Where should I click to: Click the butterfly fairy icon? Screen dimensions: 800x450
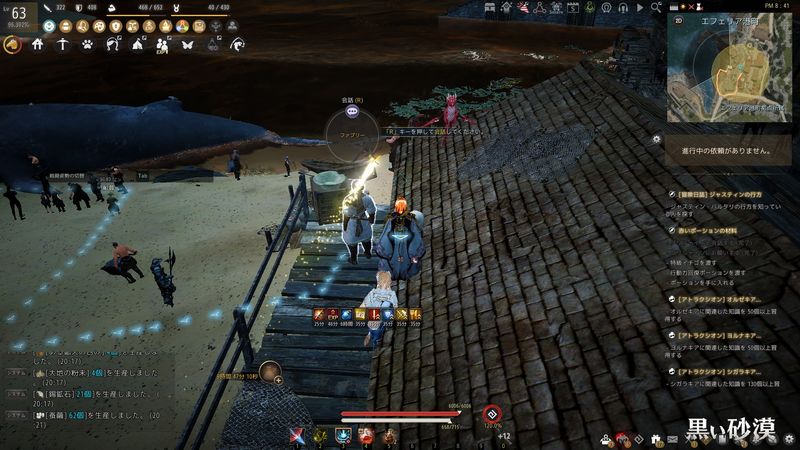187,44
